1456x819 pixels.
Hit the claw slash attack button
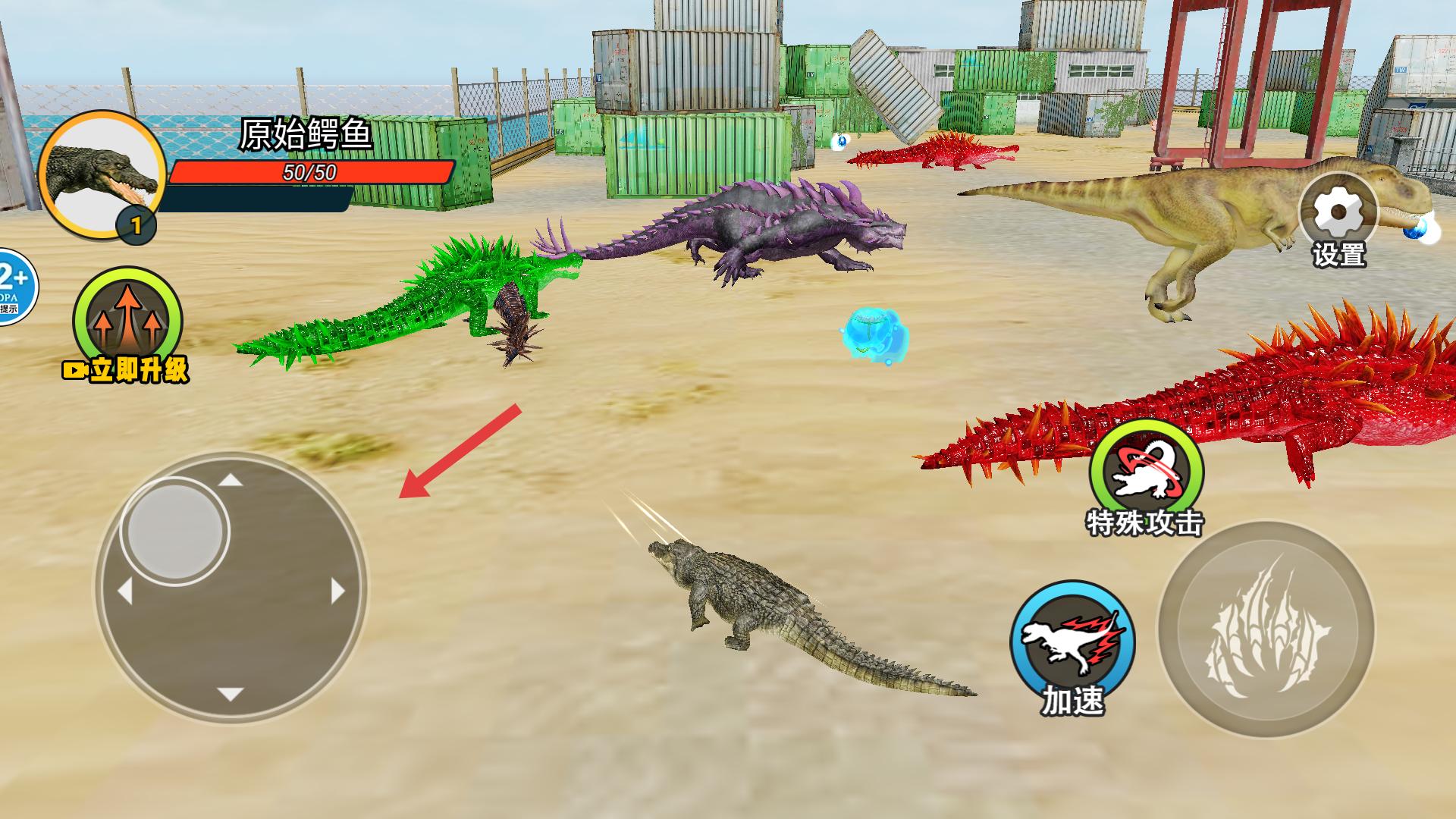(x=1266, y=629)
